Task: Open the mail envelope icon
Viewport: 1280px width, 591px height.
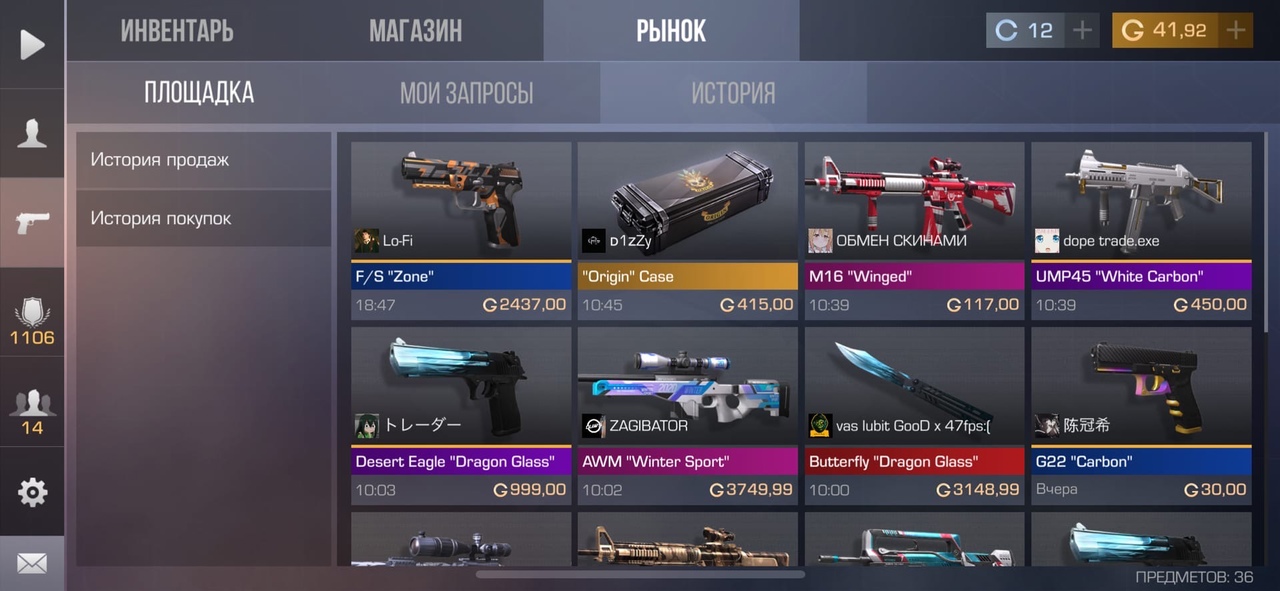Action: [32, 564]
